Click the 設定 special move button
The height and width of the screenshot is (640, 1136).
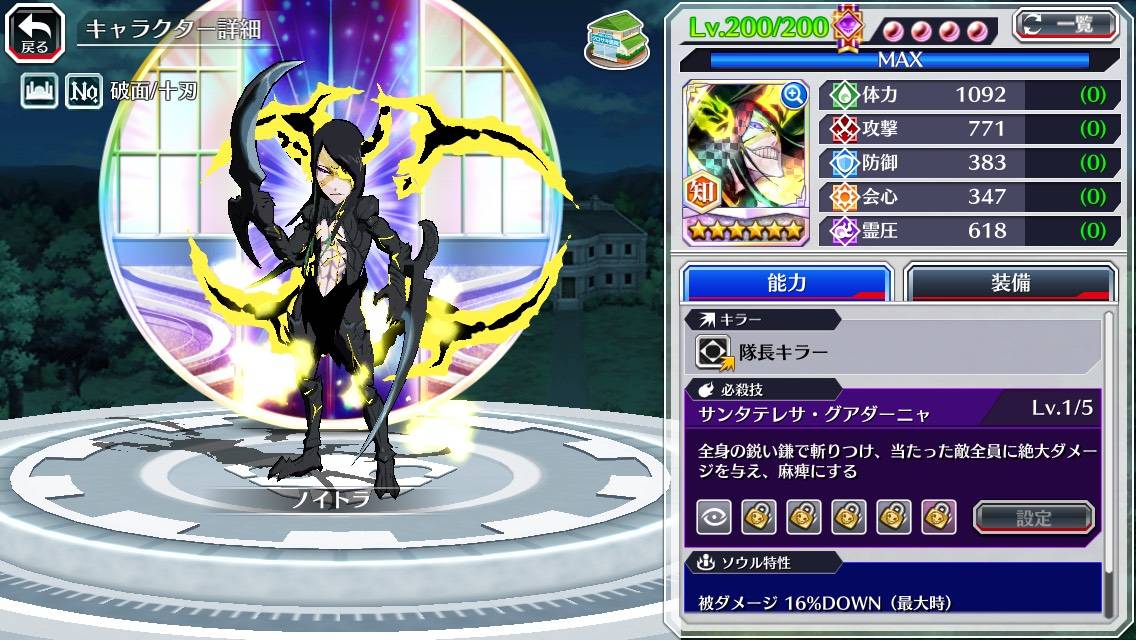(x=1034, y=517)
